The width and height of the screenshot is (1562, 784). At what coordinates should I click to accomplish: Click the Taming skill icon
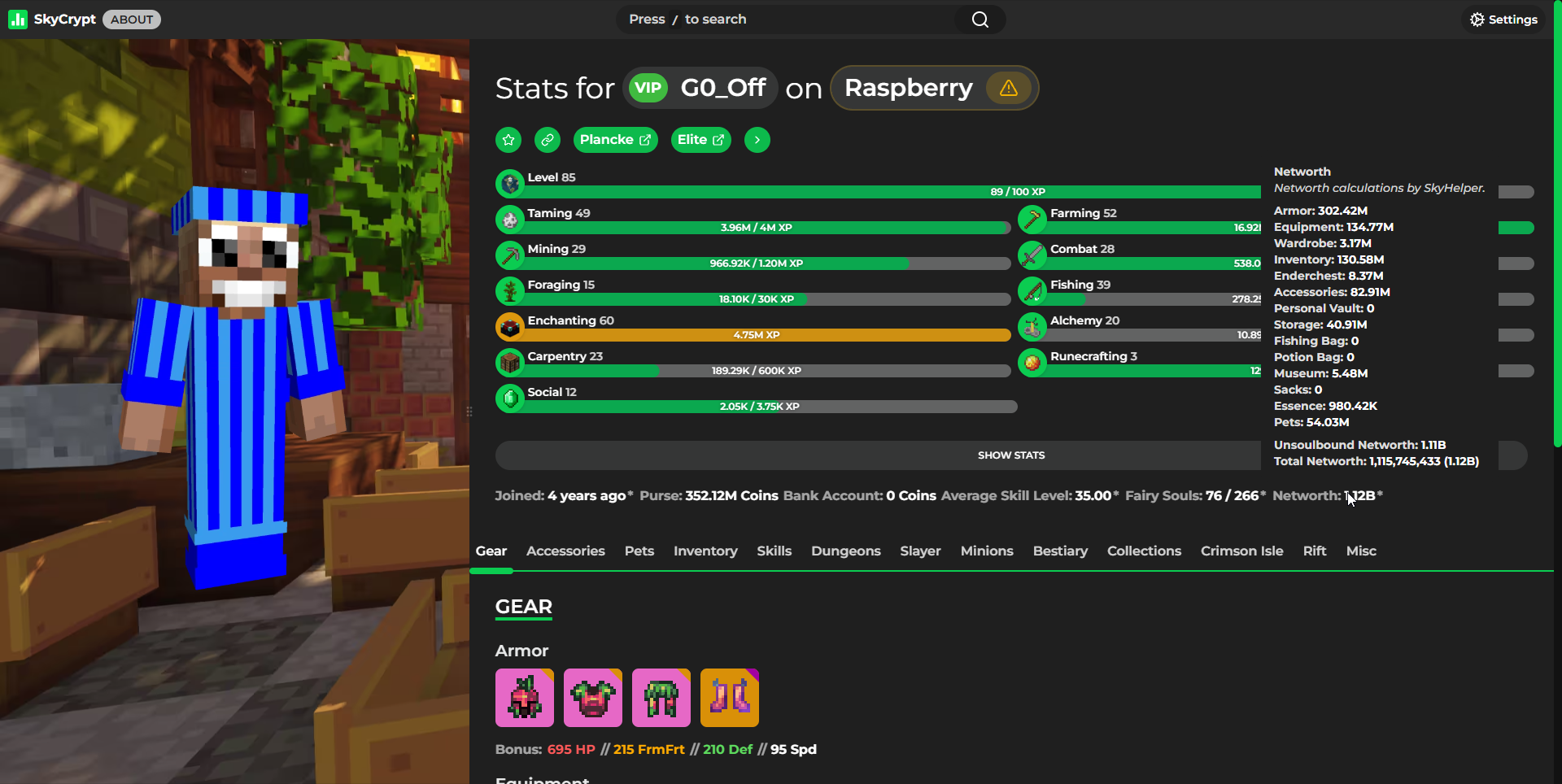click(510, 219)
